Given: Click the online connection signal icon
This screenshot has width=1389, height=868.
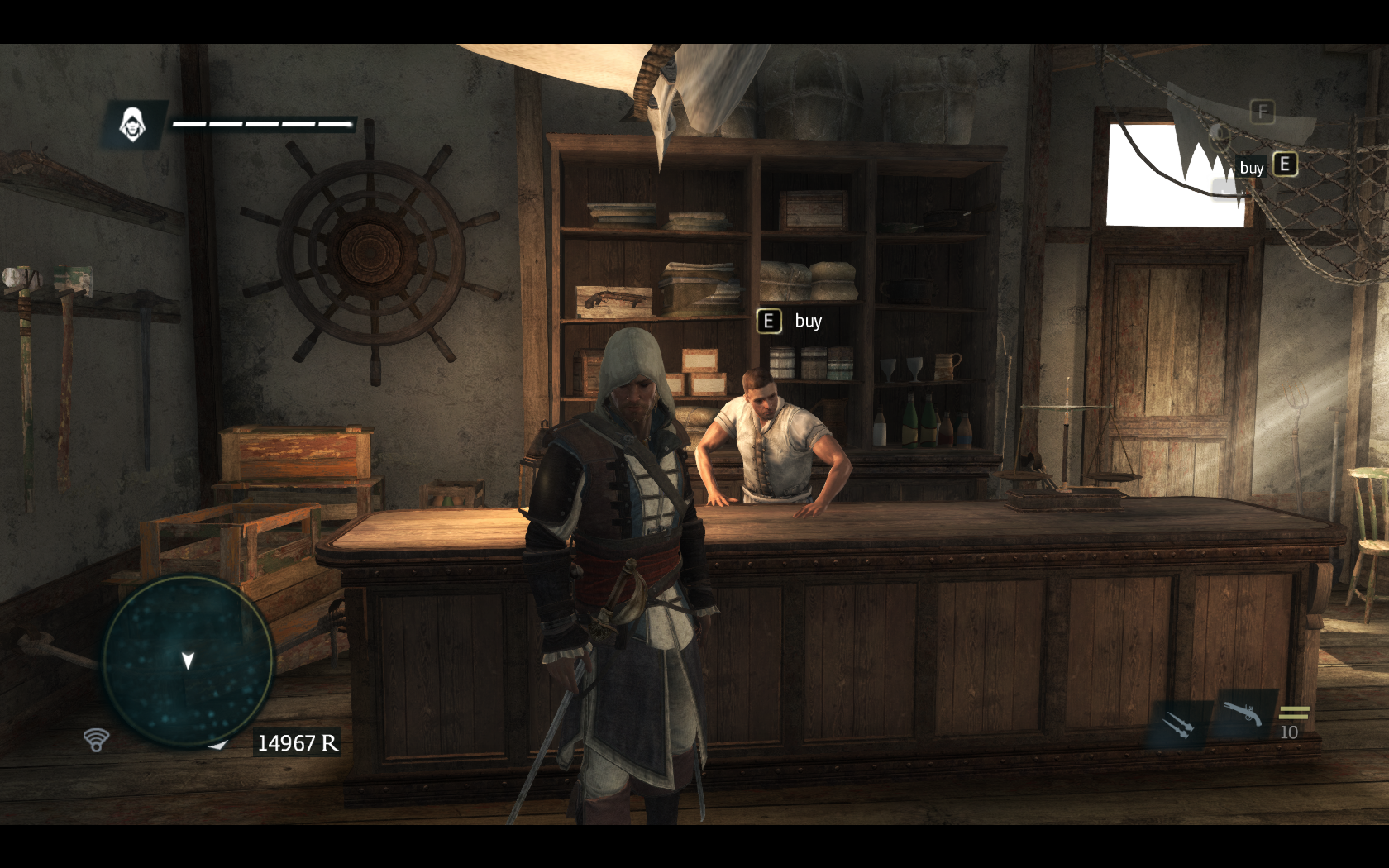Looking at the screenshot, I should pos(97,739).
